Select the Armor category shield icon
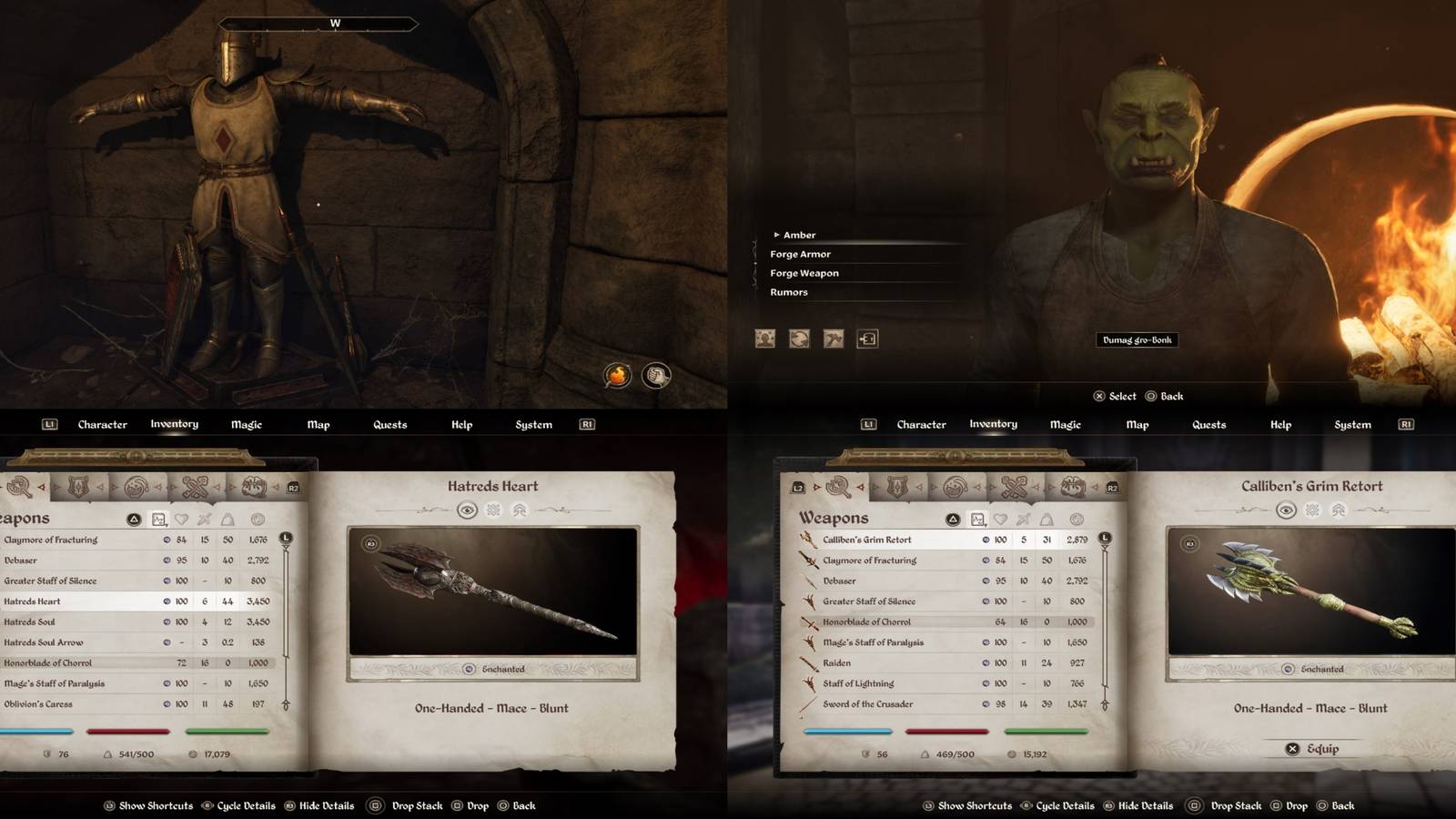 click(x=78, y=486)
